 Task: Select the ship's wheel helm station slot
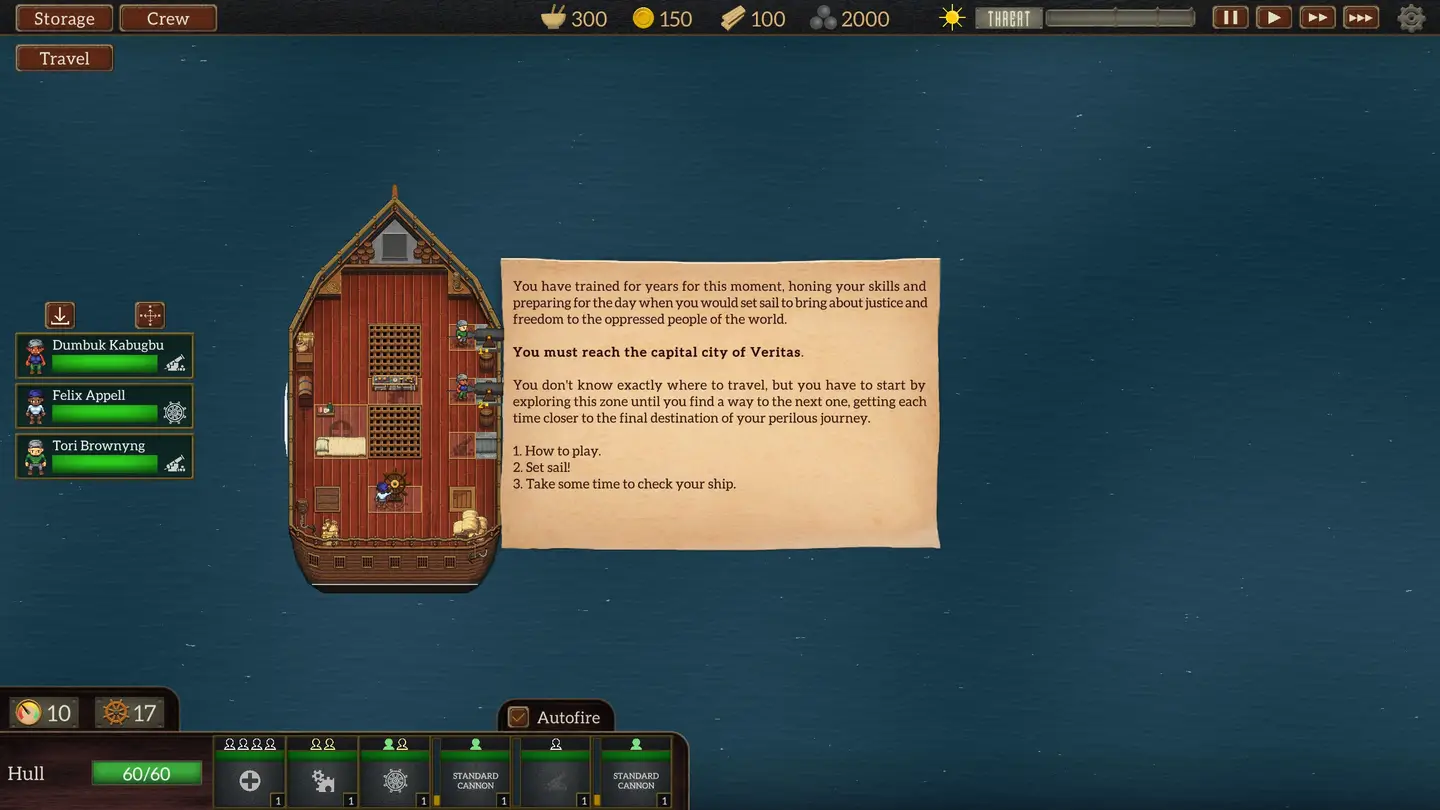click(x=395, y=780)
